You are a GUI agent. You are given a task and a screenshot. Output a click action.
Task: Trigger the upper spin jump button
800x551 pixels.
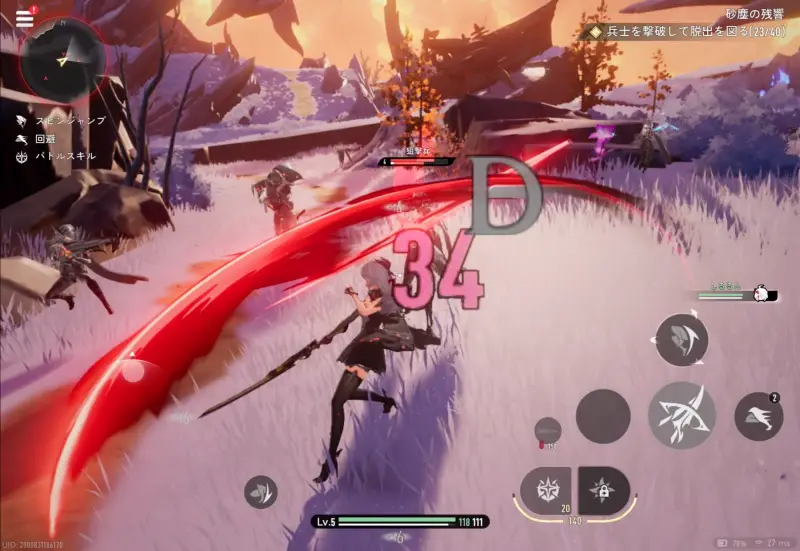pyautogui.click(x=683, y=340)
